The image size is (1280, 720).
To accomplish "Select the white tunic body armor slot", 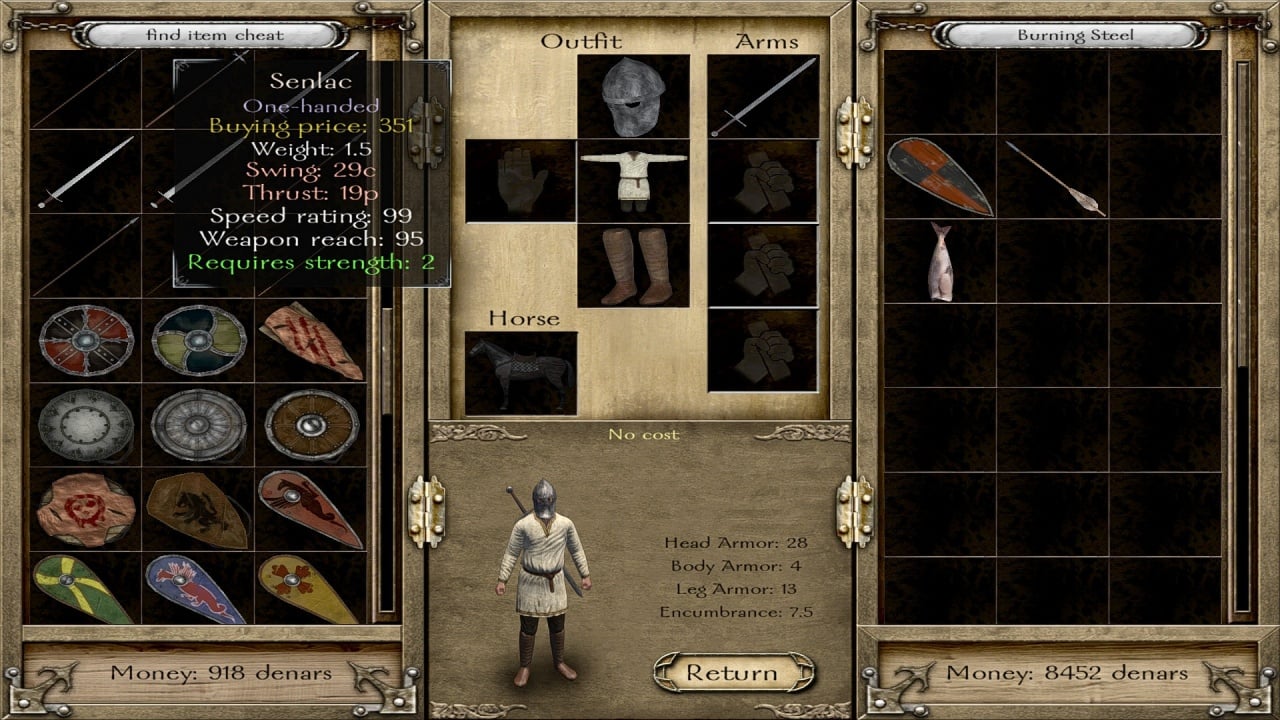I will [x=633, y=181].
